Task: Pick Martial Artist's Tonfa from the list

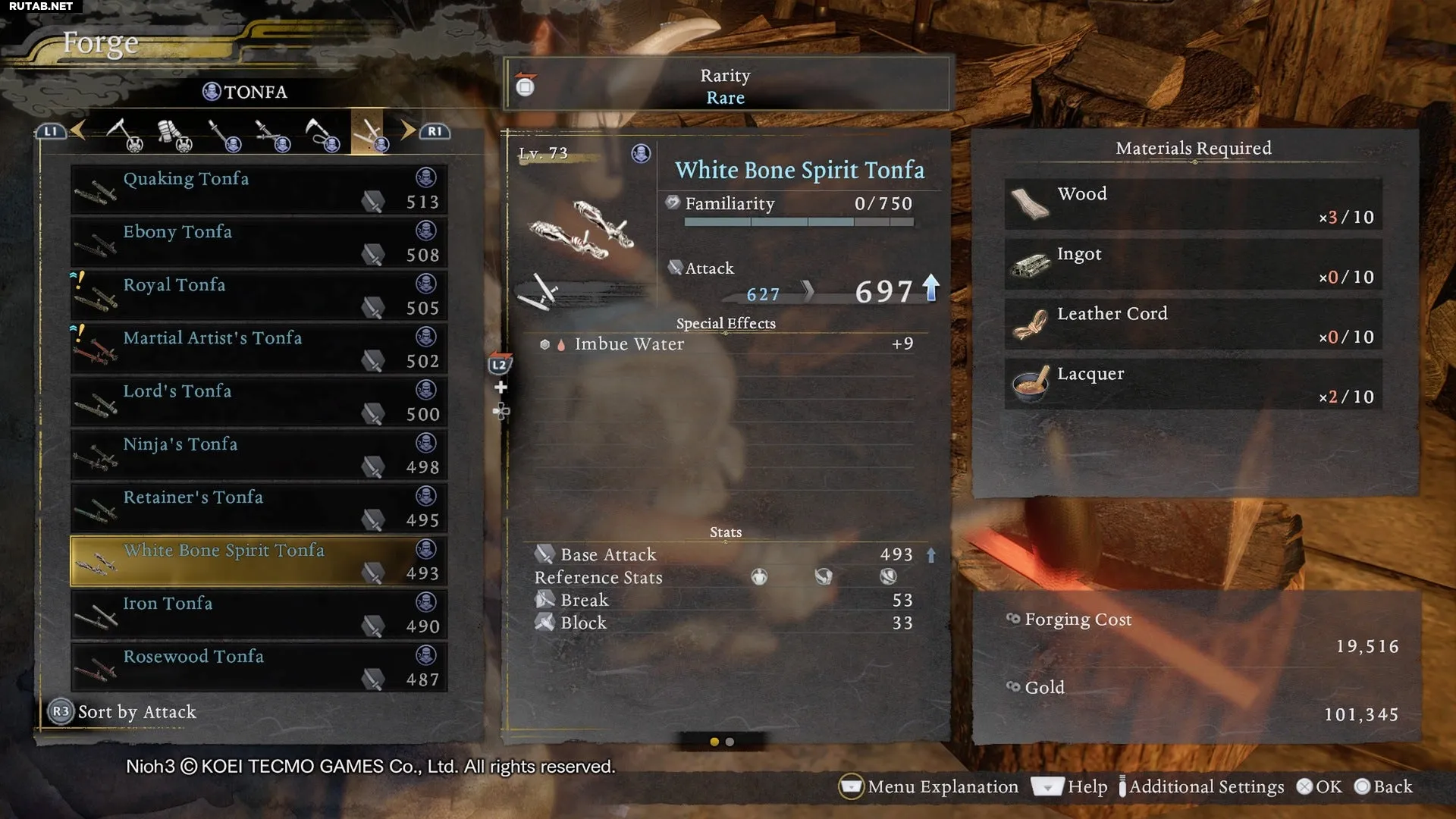Action: pos(259,349)
